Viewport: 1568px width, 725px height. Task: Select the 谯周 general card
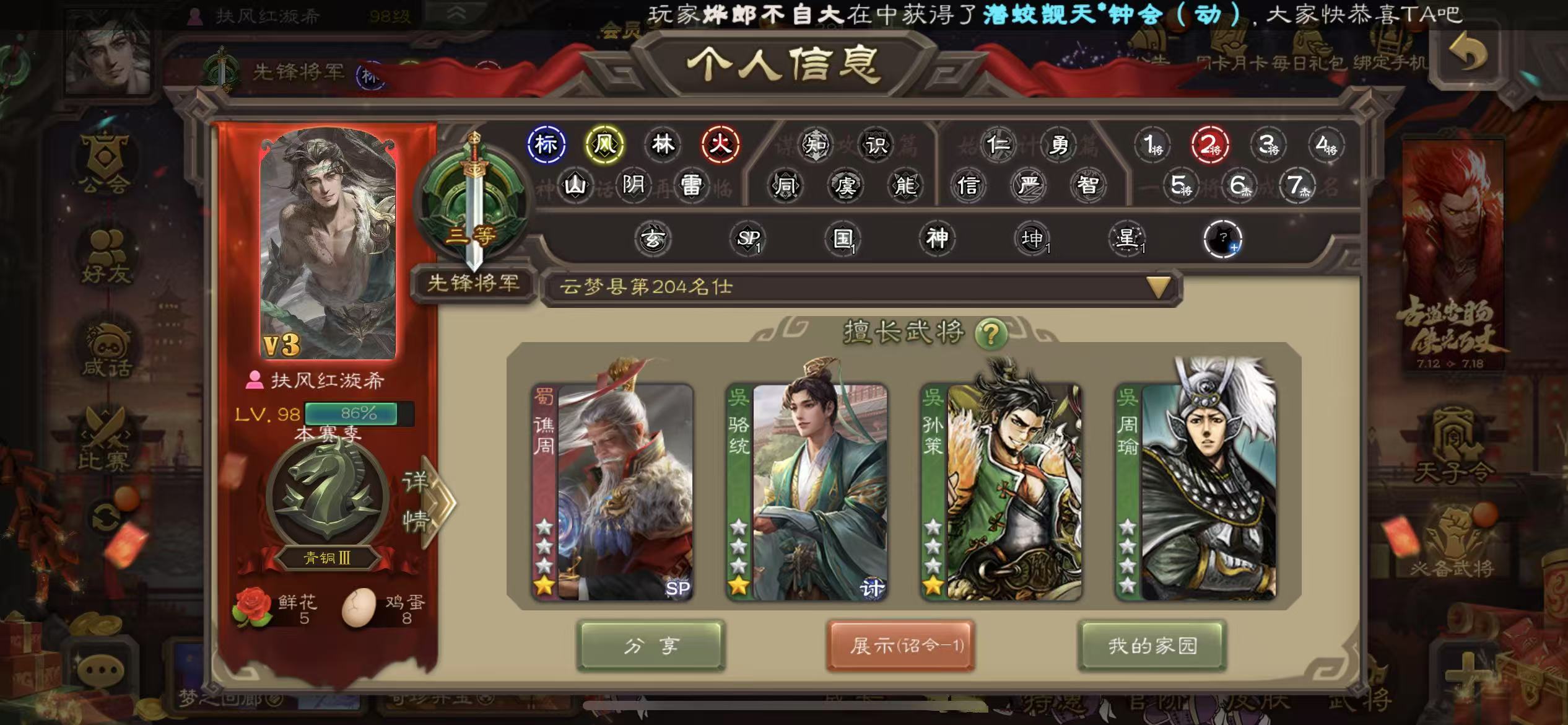coord(613,491)
